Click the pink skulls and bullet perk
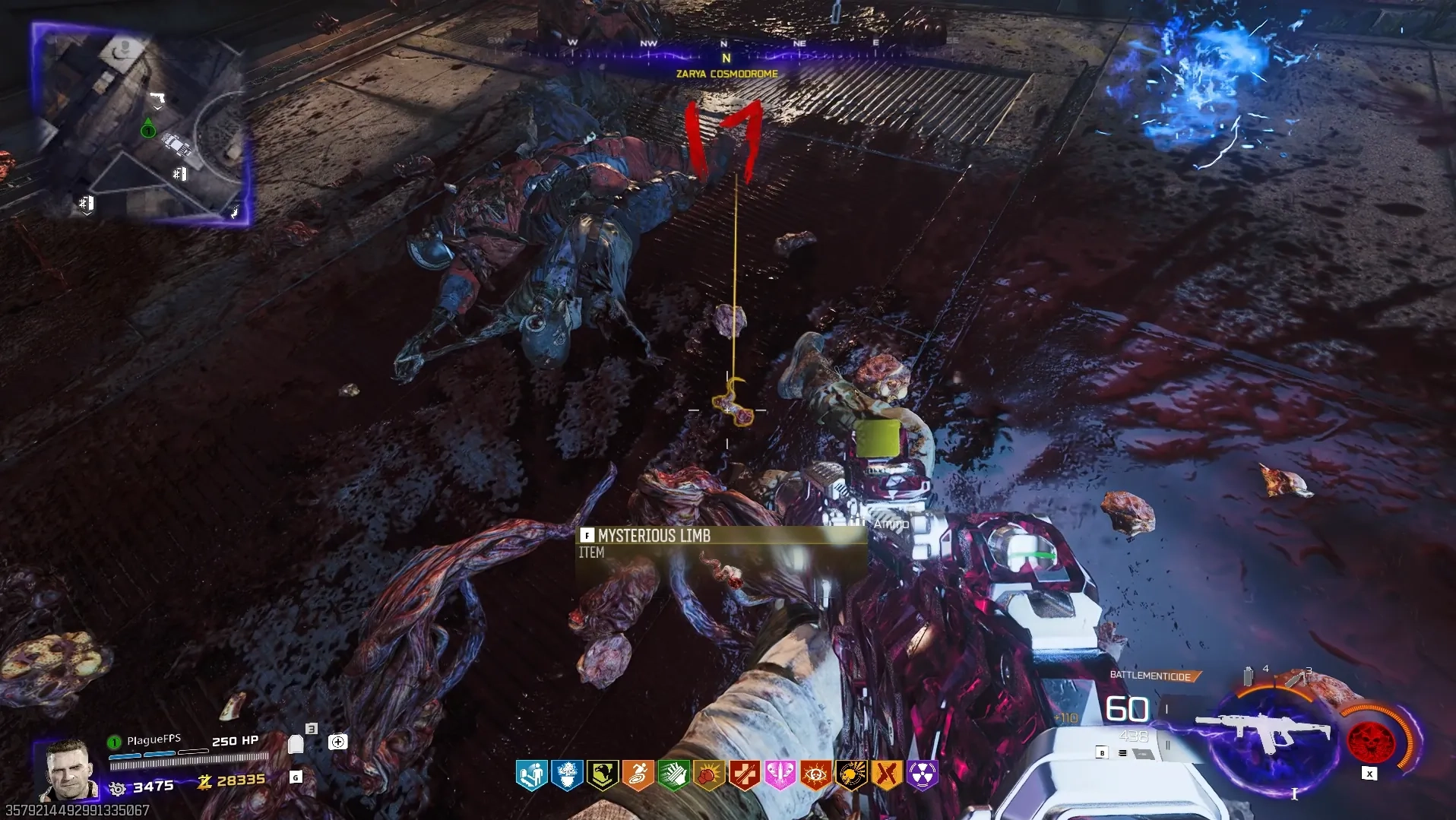The width and height of the screenshot is (1456, 820). click(x=780, y=775)
